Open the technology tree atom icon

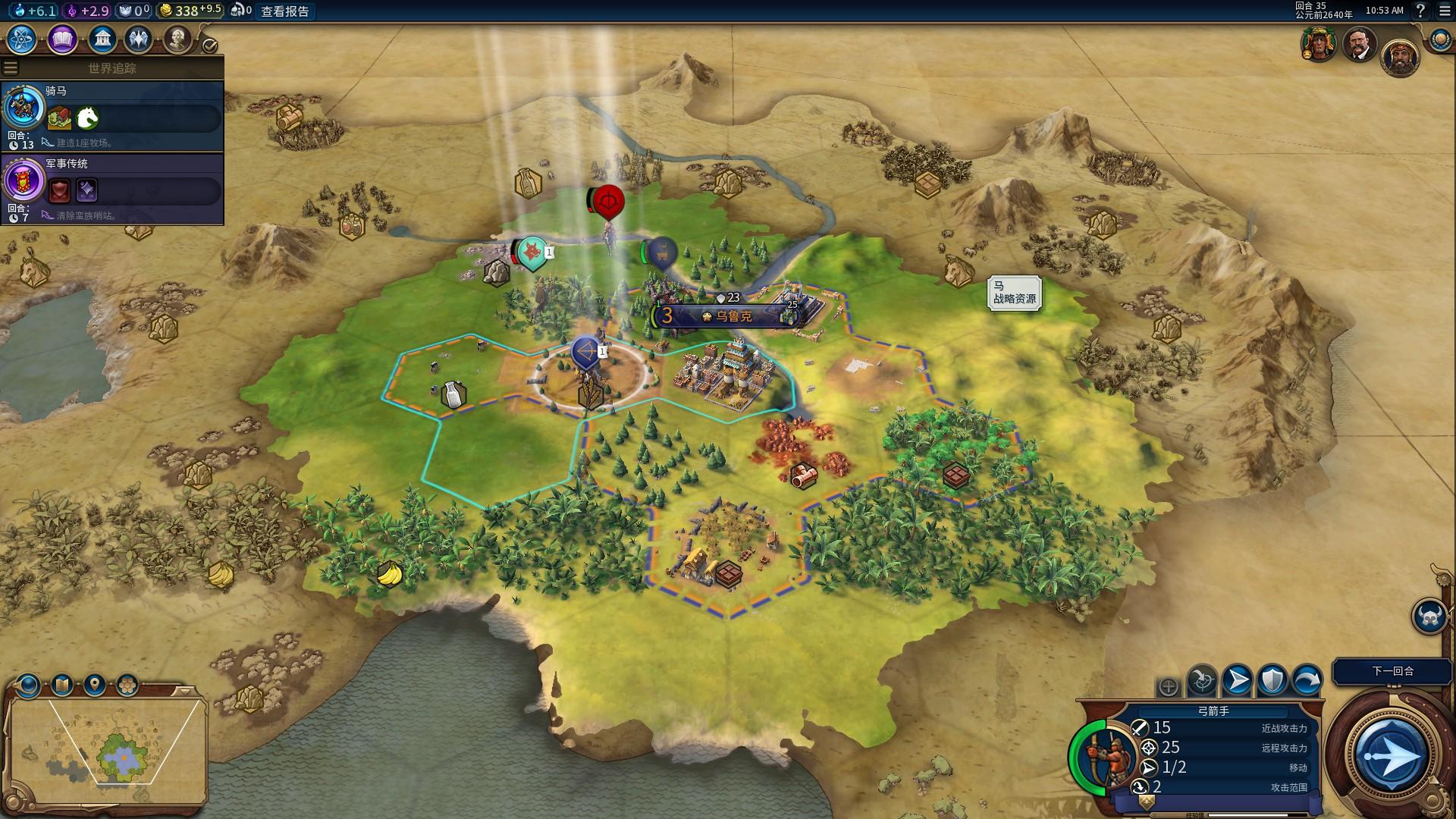[x=22, y=39]
